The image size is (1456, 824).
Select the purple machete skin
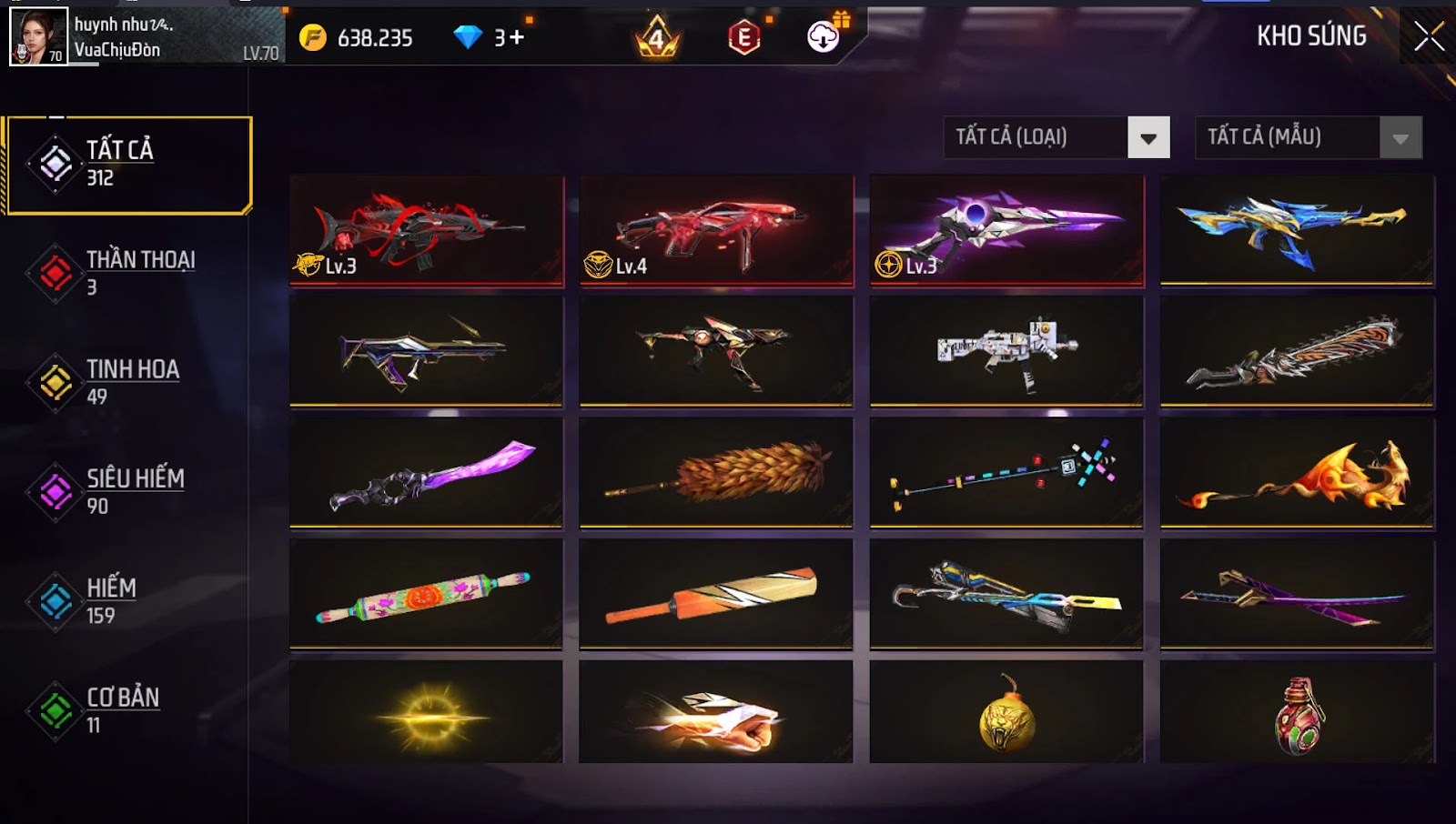point(426,472)
